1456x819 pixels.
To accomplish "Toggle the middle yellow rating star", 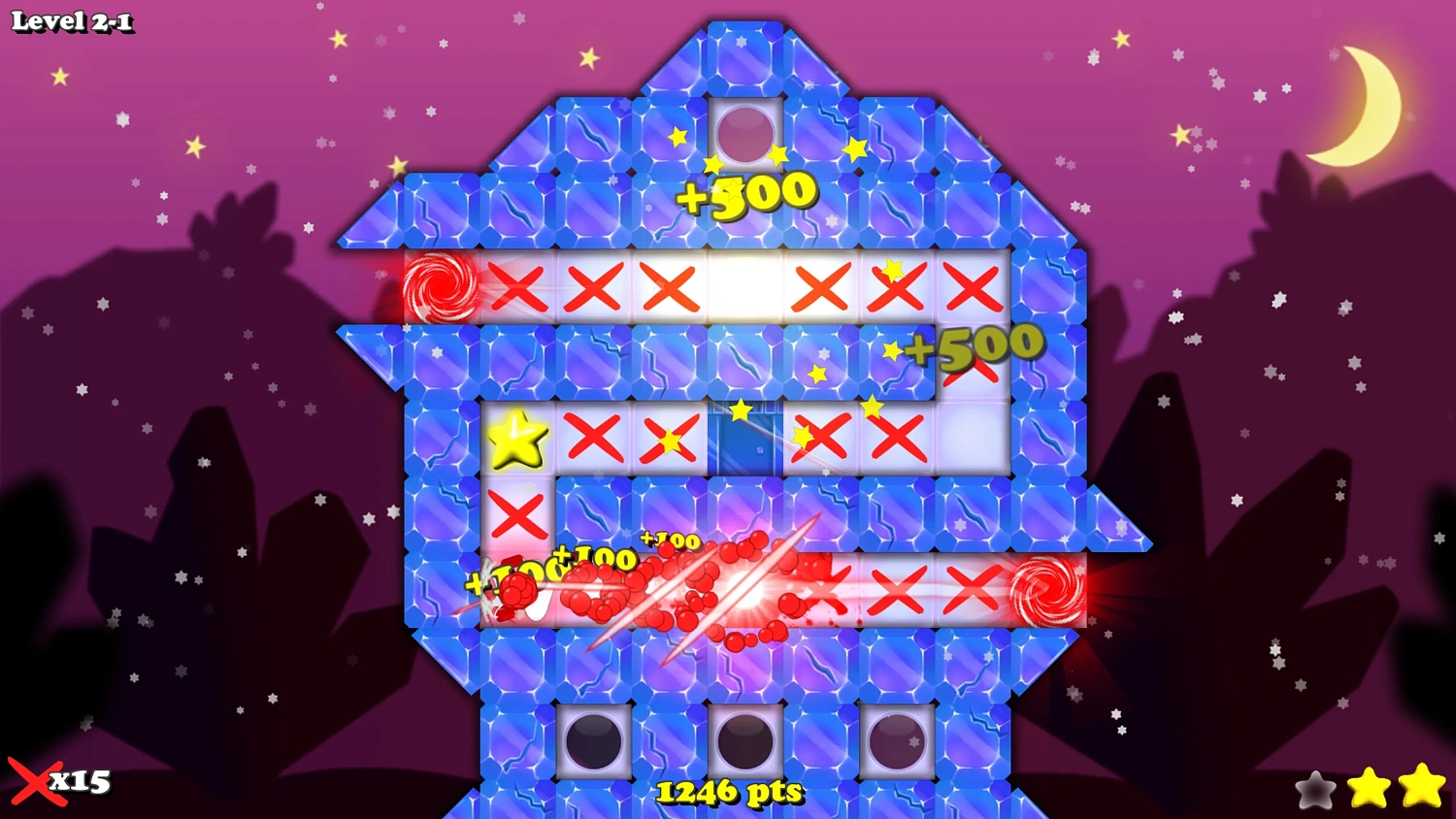I will [x=1369, y=788].
